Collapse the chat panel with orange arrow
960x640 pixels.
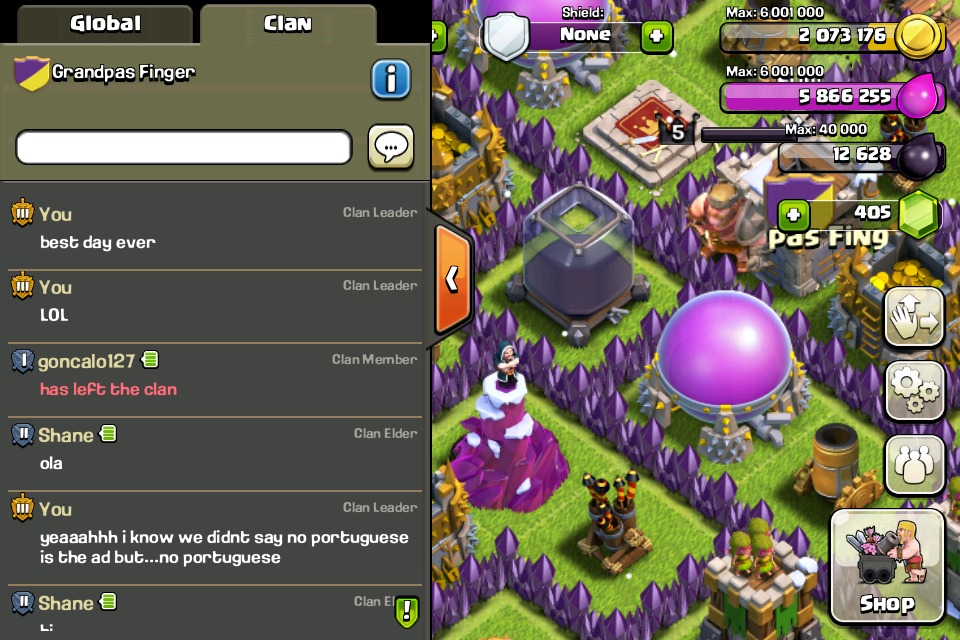452,278
